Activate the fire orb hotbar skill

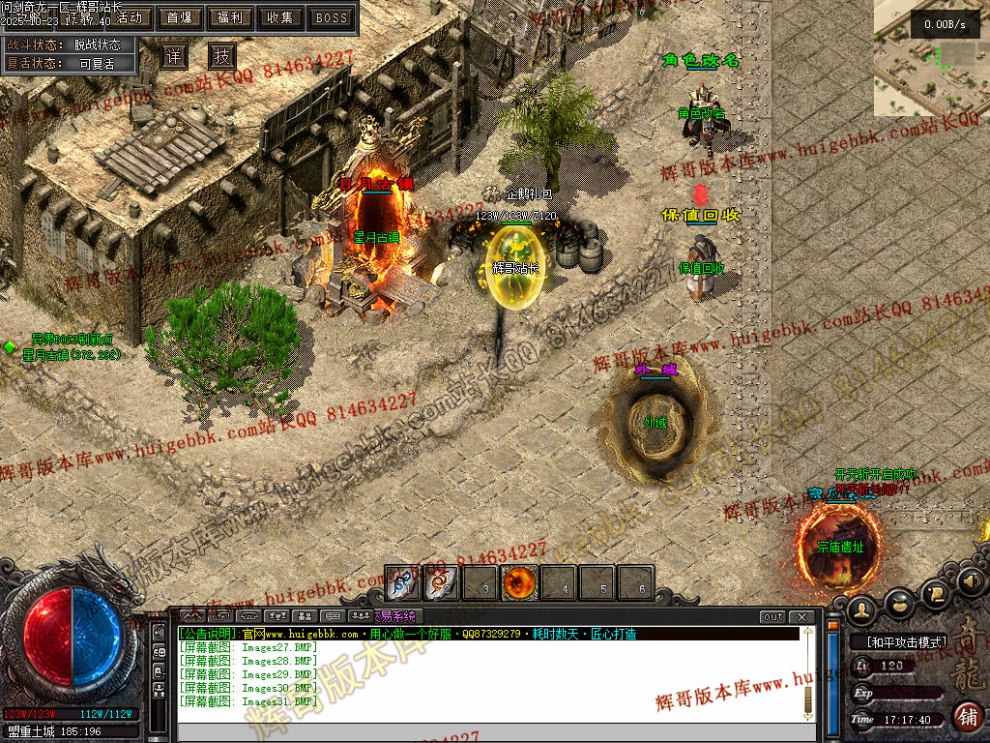pyautogui.click(x=519, y=583)
